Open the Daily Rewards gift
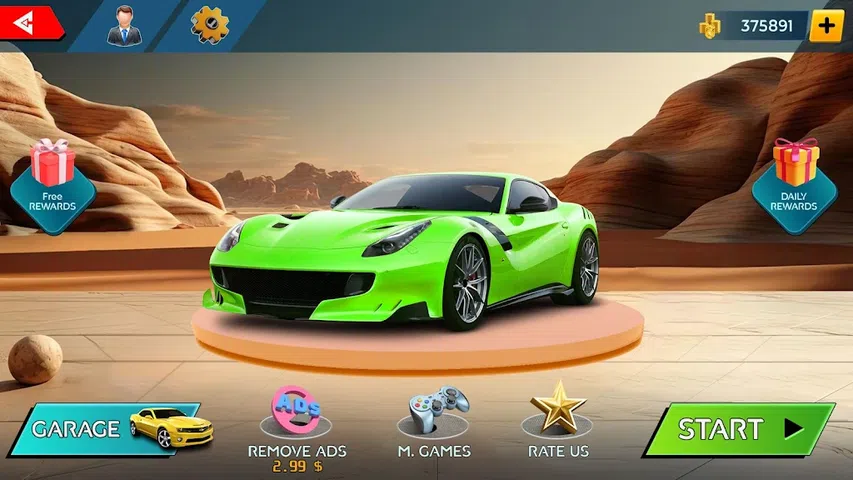This screenshot has height=480, width=853. pos(794,186)
